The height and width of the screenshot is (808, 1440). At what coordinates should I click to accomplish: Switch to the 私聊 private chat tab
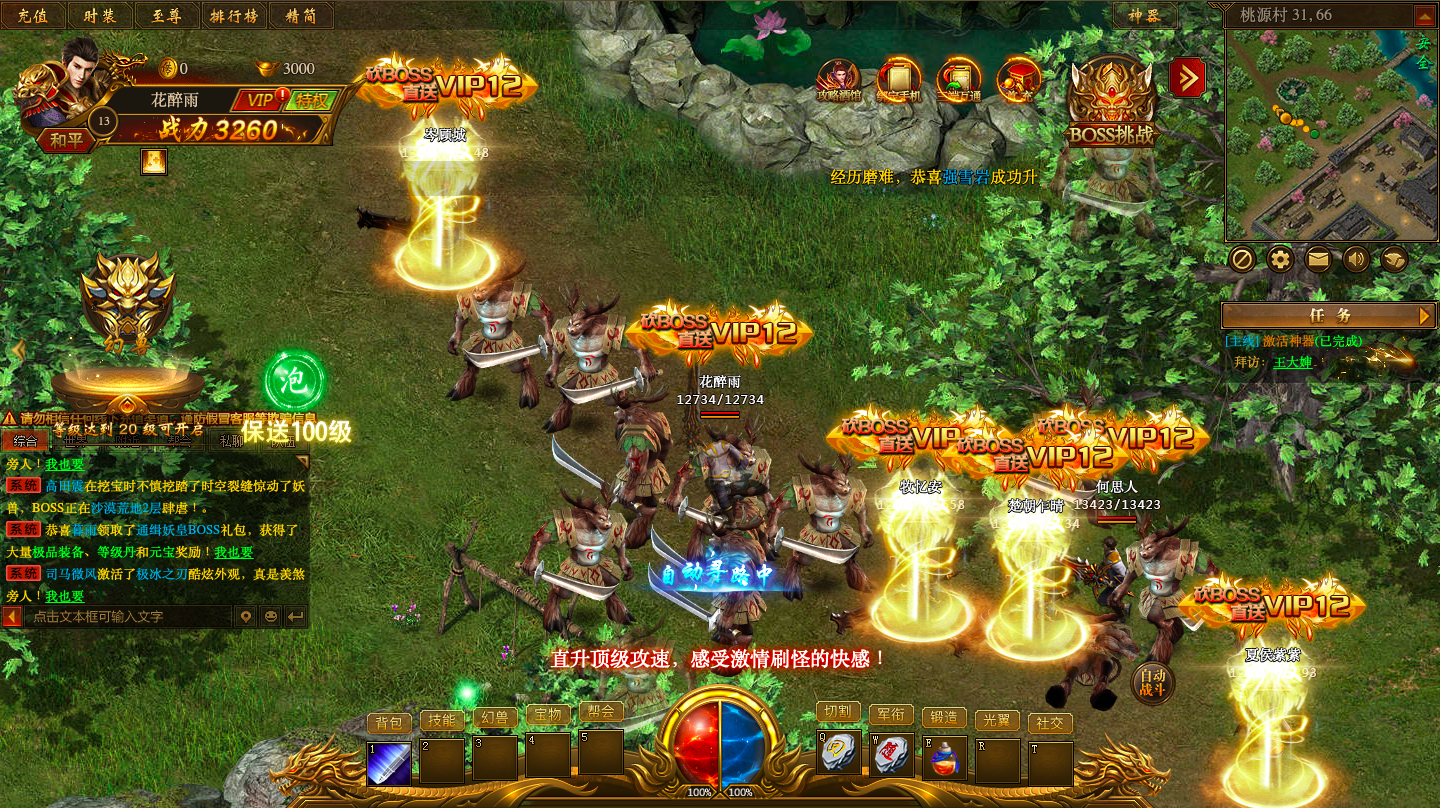(x=232, y=440)
